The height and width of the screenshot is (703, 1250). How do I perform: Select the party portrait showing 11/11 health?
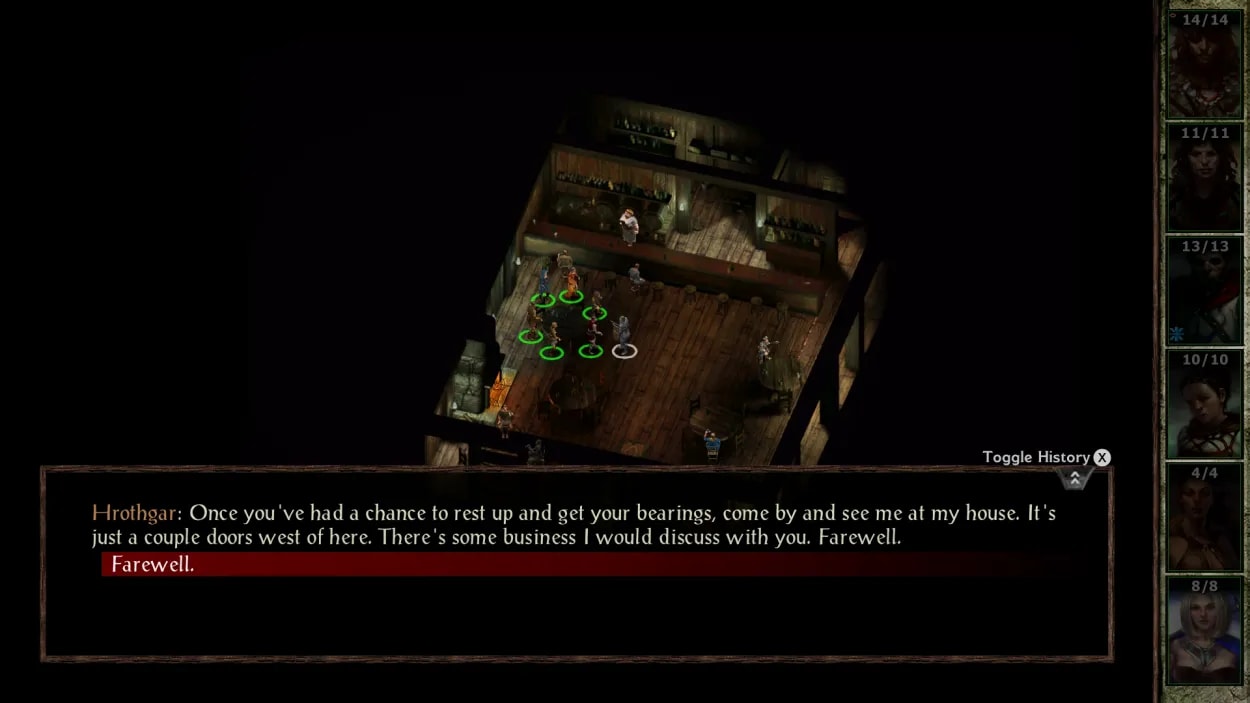click(x=1204, y=178)
